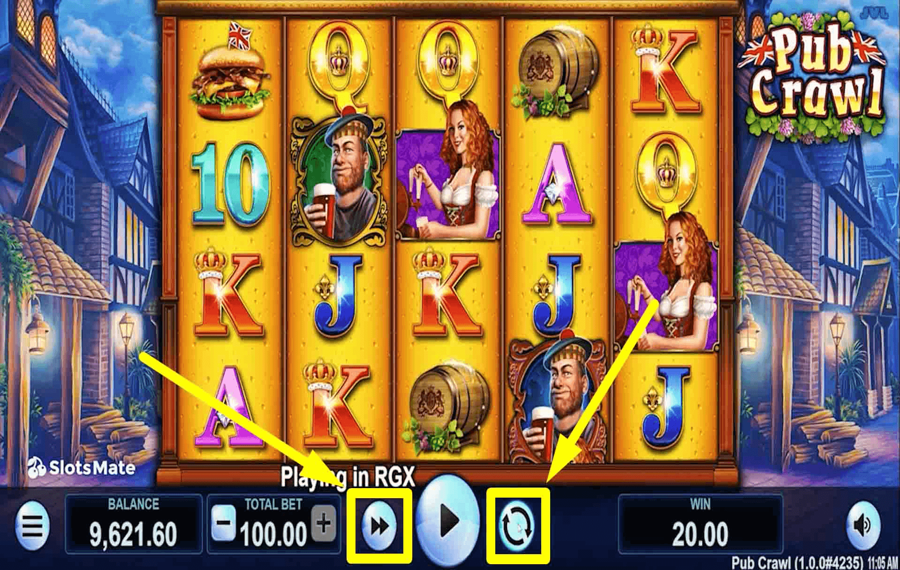Open the hamburger menu
The height and width of the screenshot is (570, 900).
[33, 524]
